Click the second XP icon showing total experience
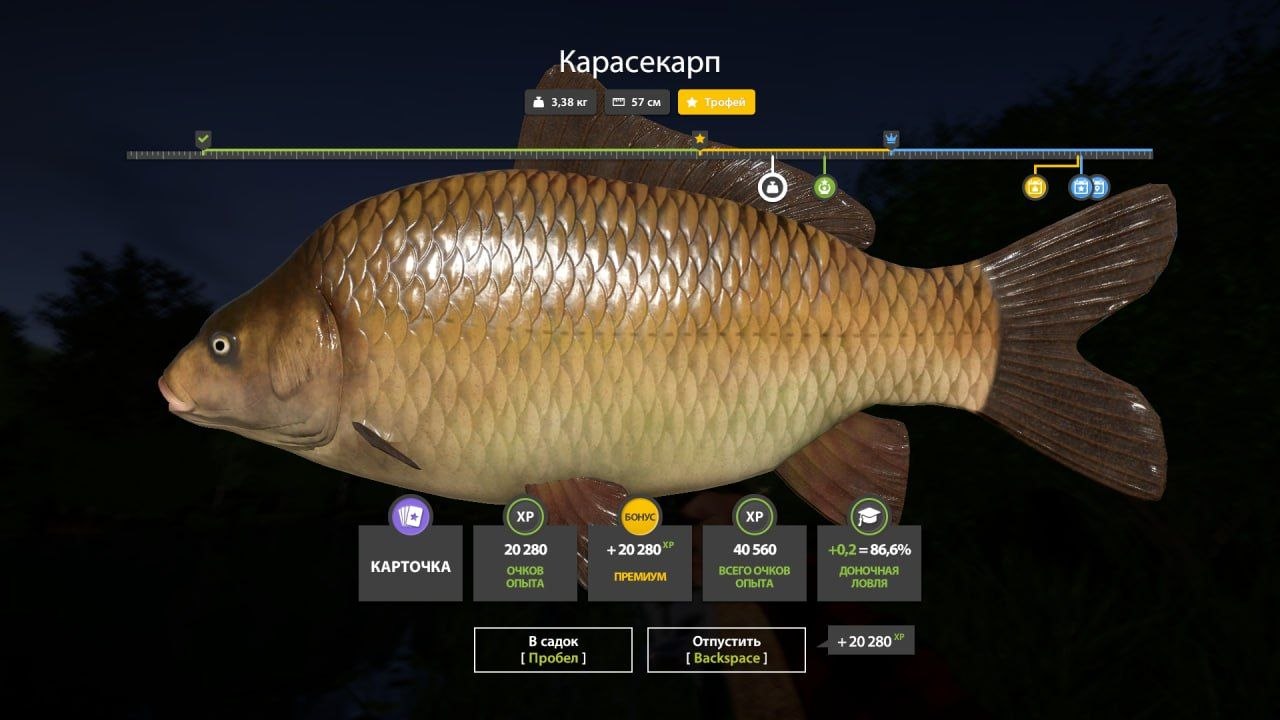This screenshot has height=720, width=1280. 753,518
